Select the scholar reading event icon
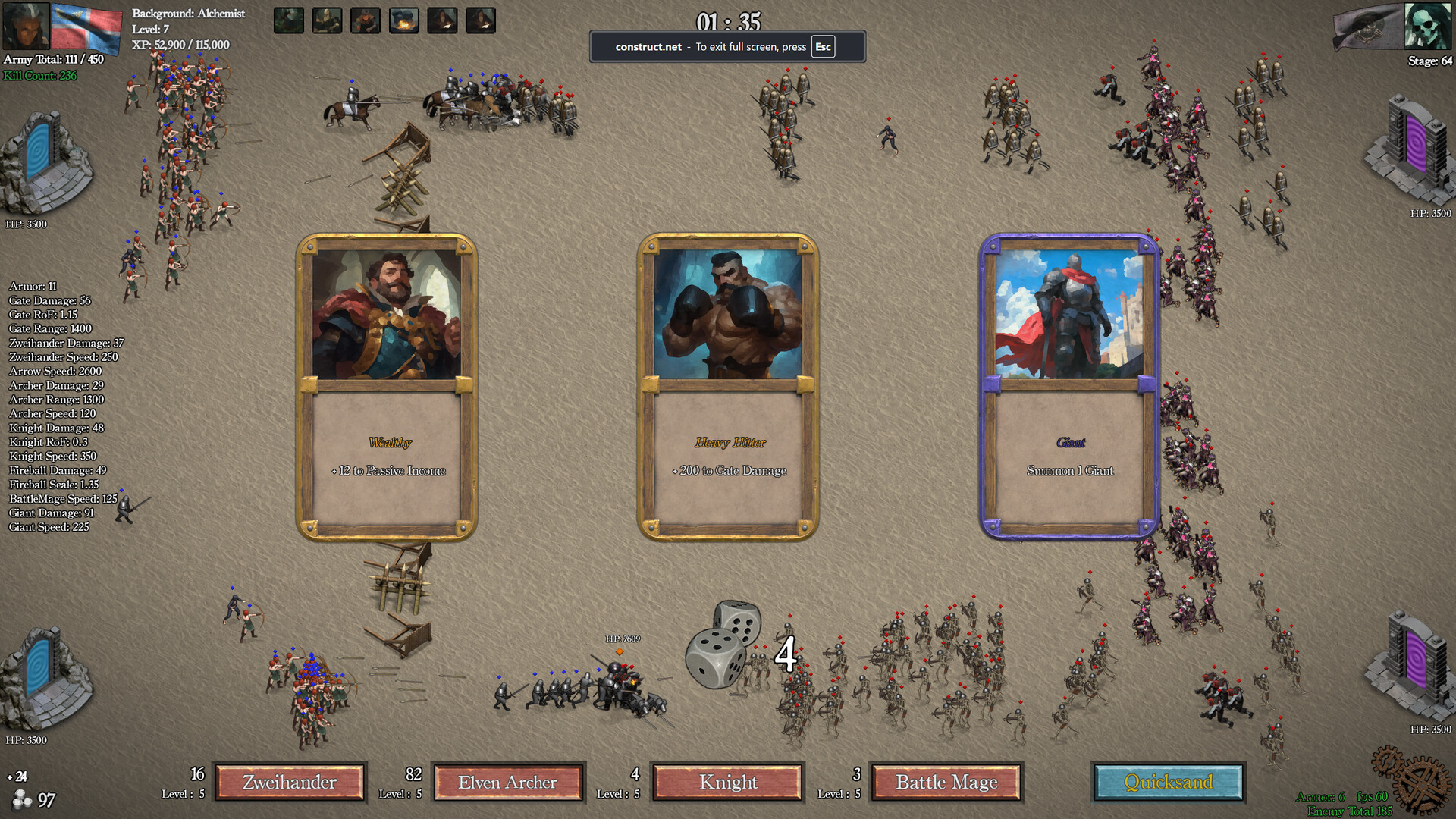The image size is (1456, 819). point(443,20)
